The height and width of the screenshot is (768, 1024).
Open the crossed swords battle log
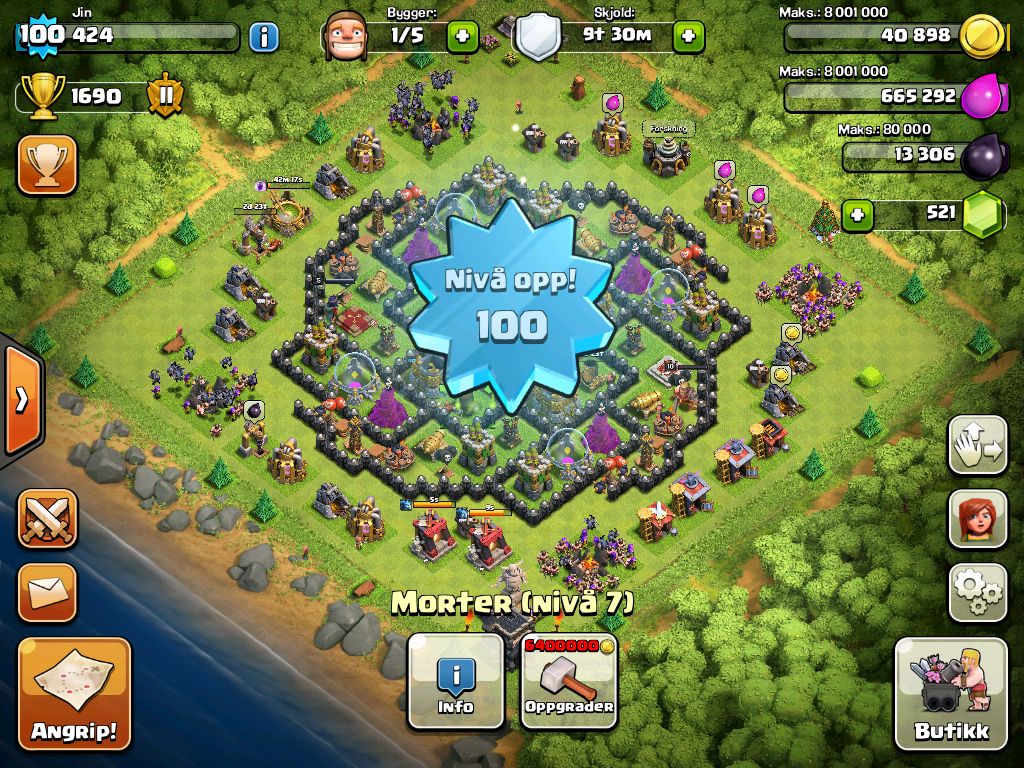tap(47, 518)
